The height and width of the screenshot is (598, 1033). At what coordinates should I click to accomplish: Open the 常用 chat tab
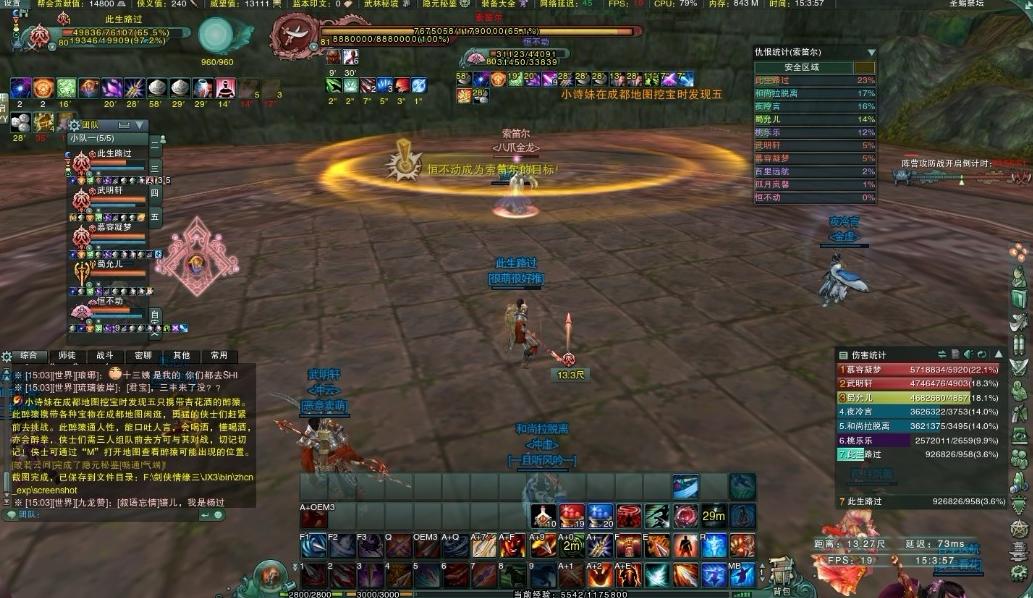click(218, 355)
